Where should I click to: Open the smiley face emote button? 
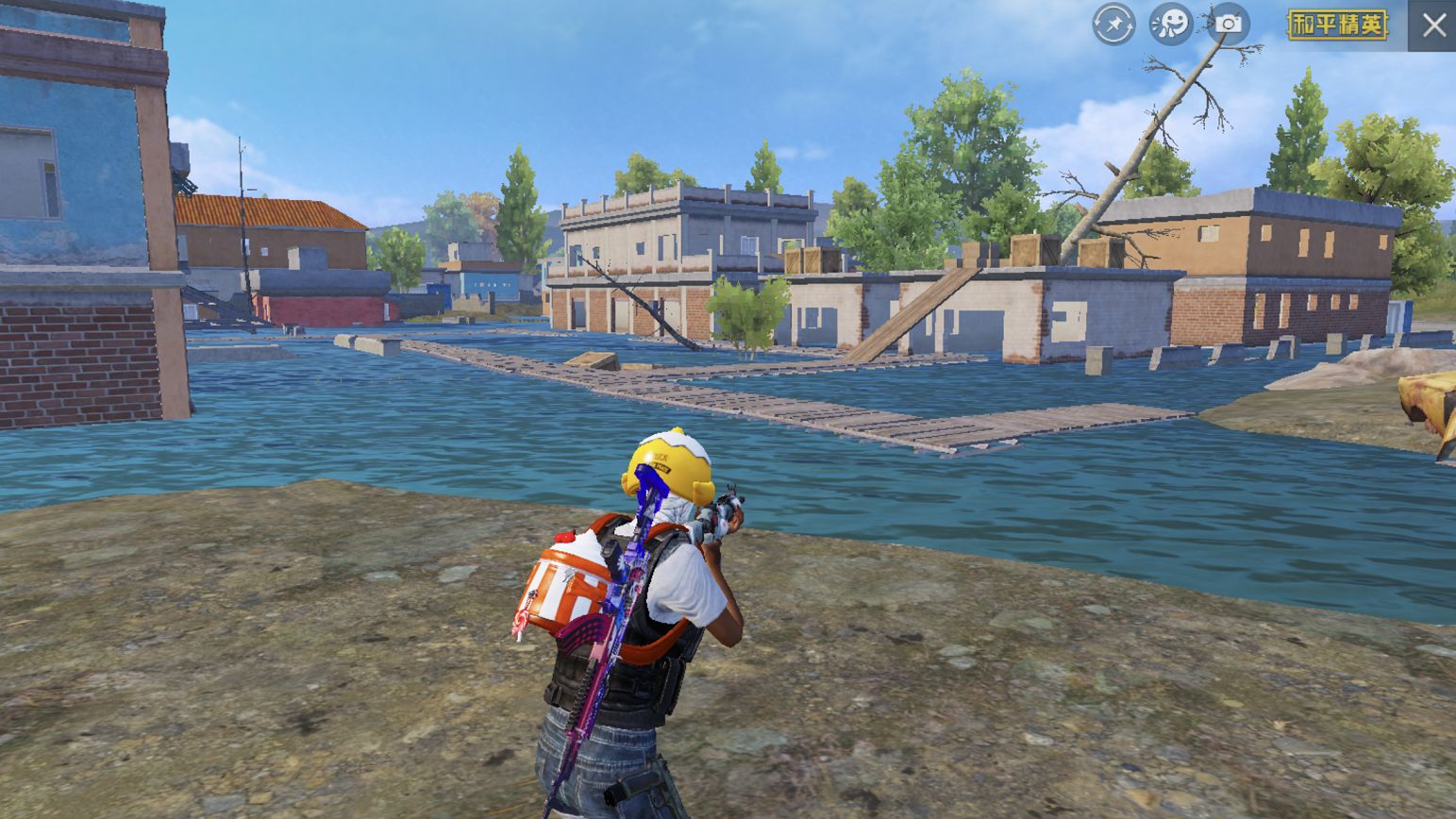click(1171, 25)
